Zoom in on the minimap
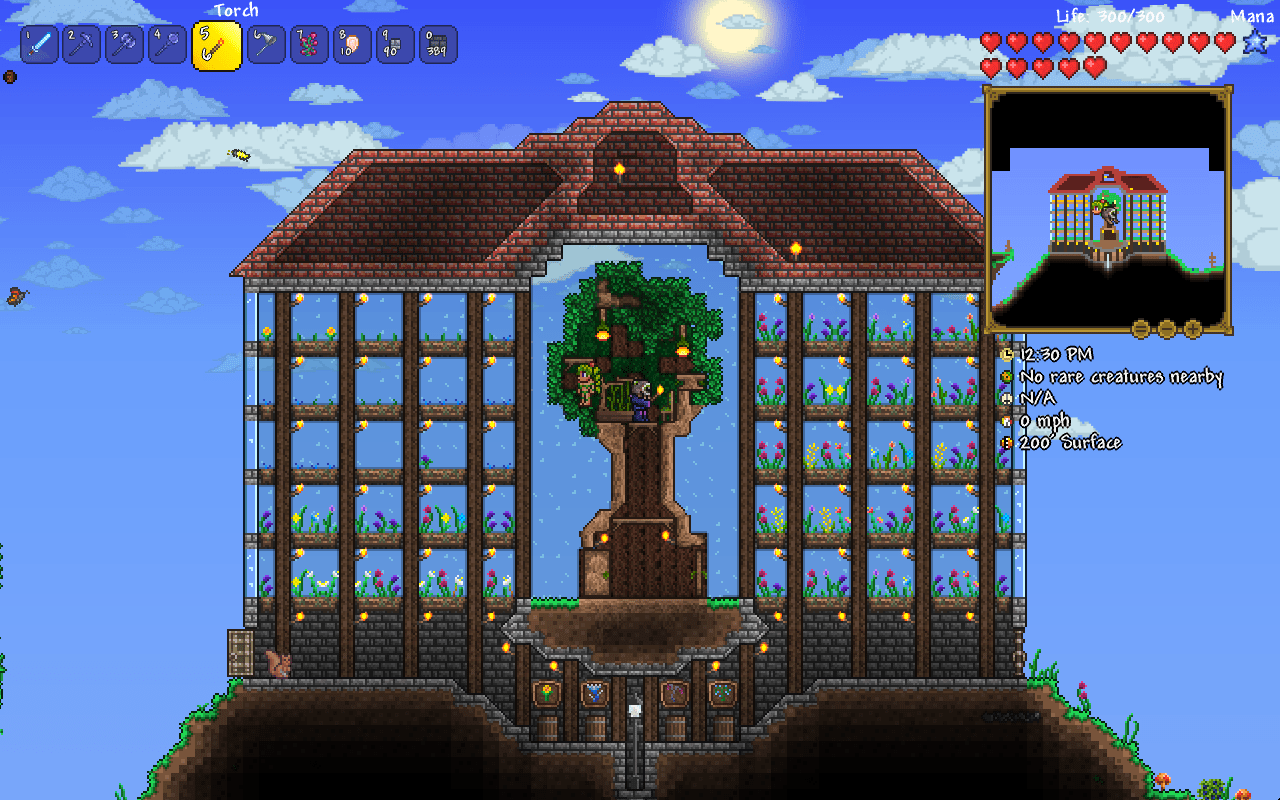The image size is (1280, 800). [1192, 328]
